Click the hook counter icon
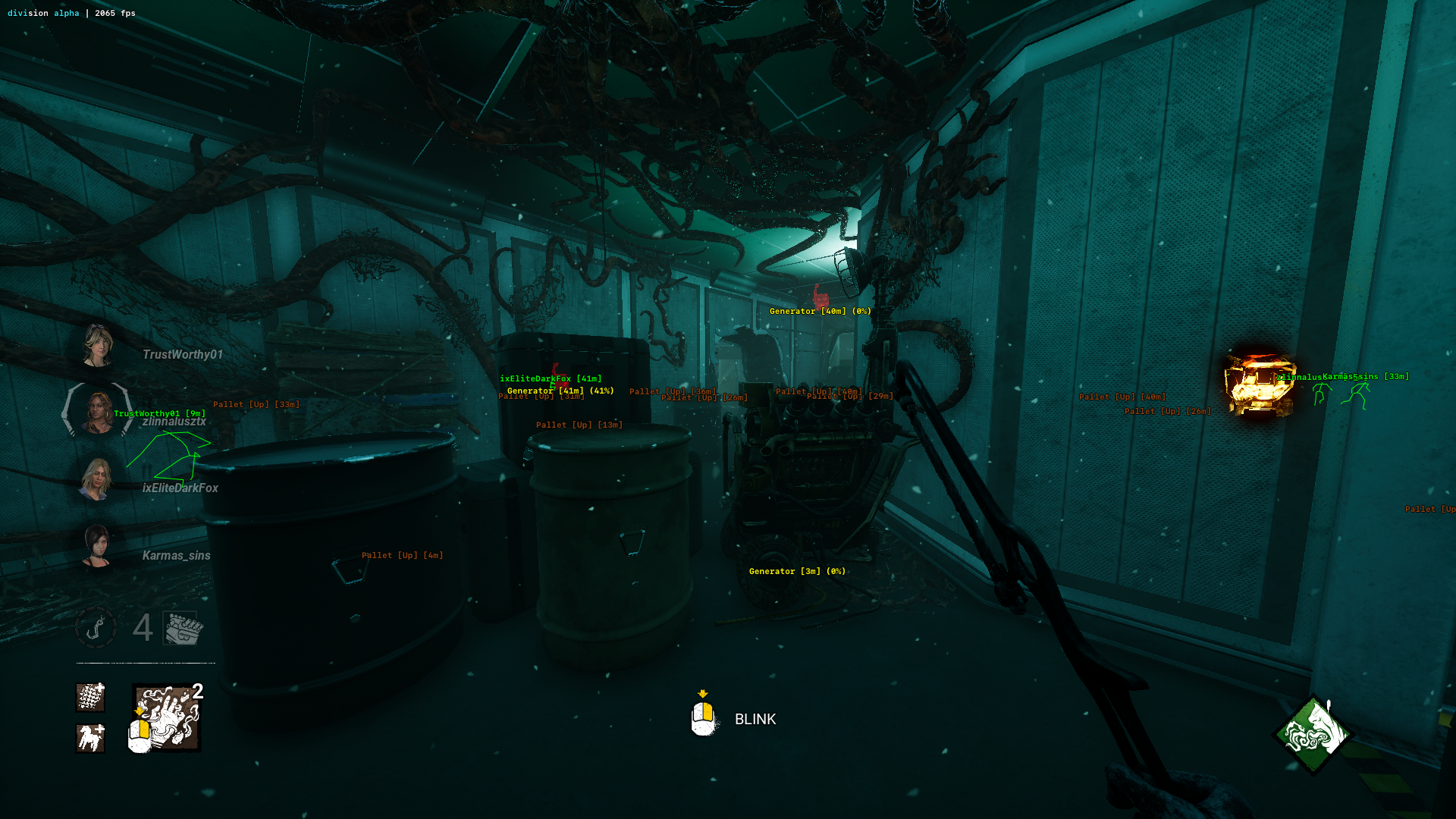The image size is (1456, 819). pyautogui.click(x=96, y=628)
